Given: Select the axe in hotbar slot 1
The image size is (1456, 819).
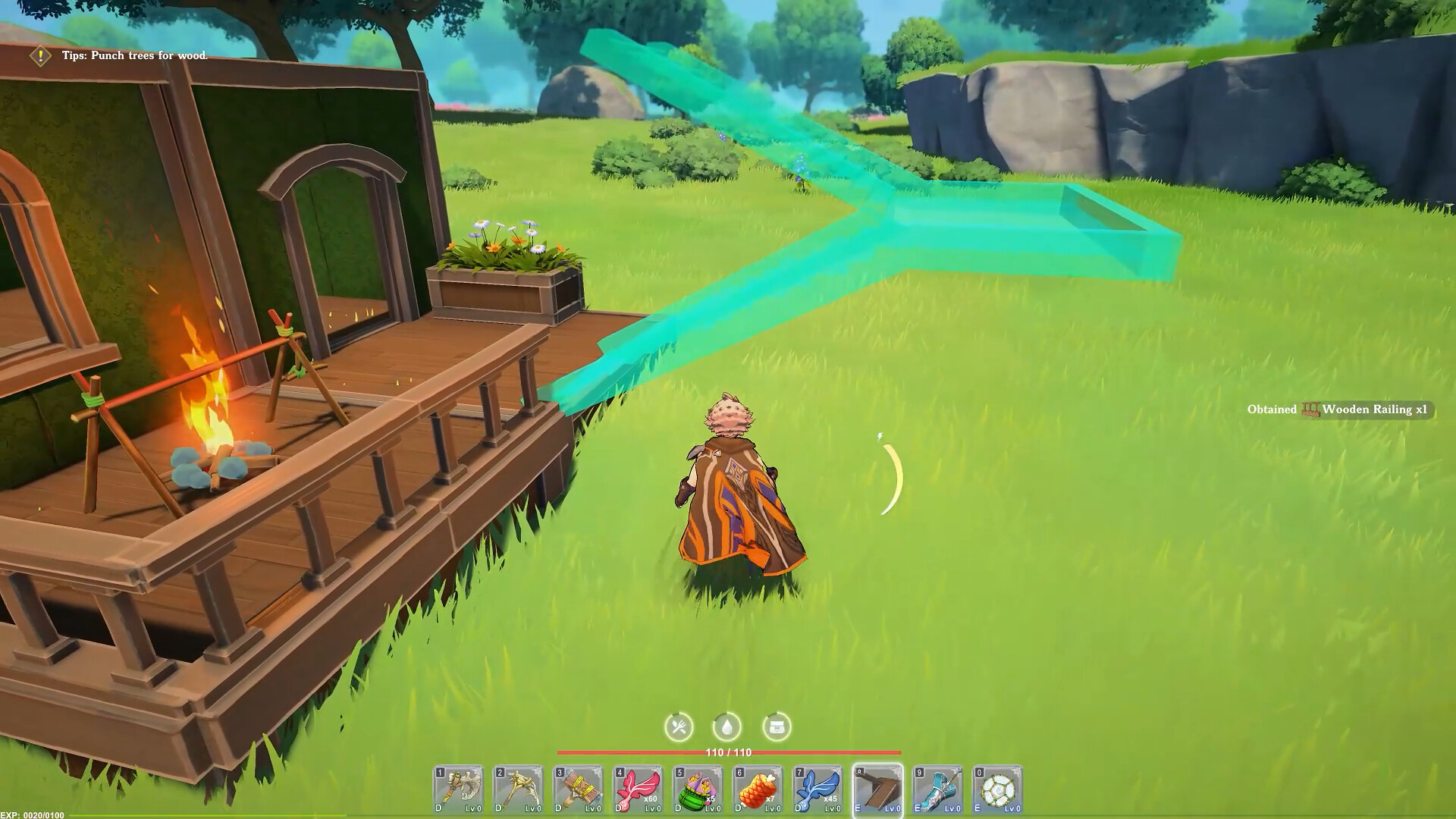Looking at the screenshot, I should point(459,789).
